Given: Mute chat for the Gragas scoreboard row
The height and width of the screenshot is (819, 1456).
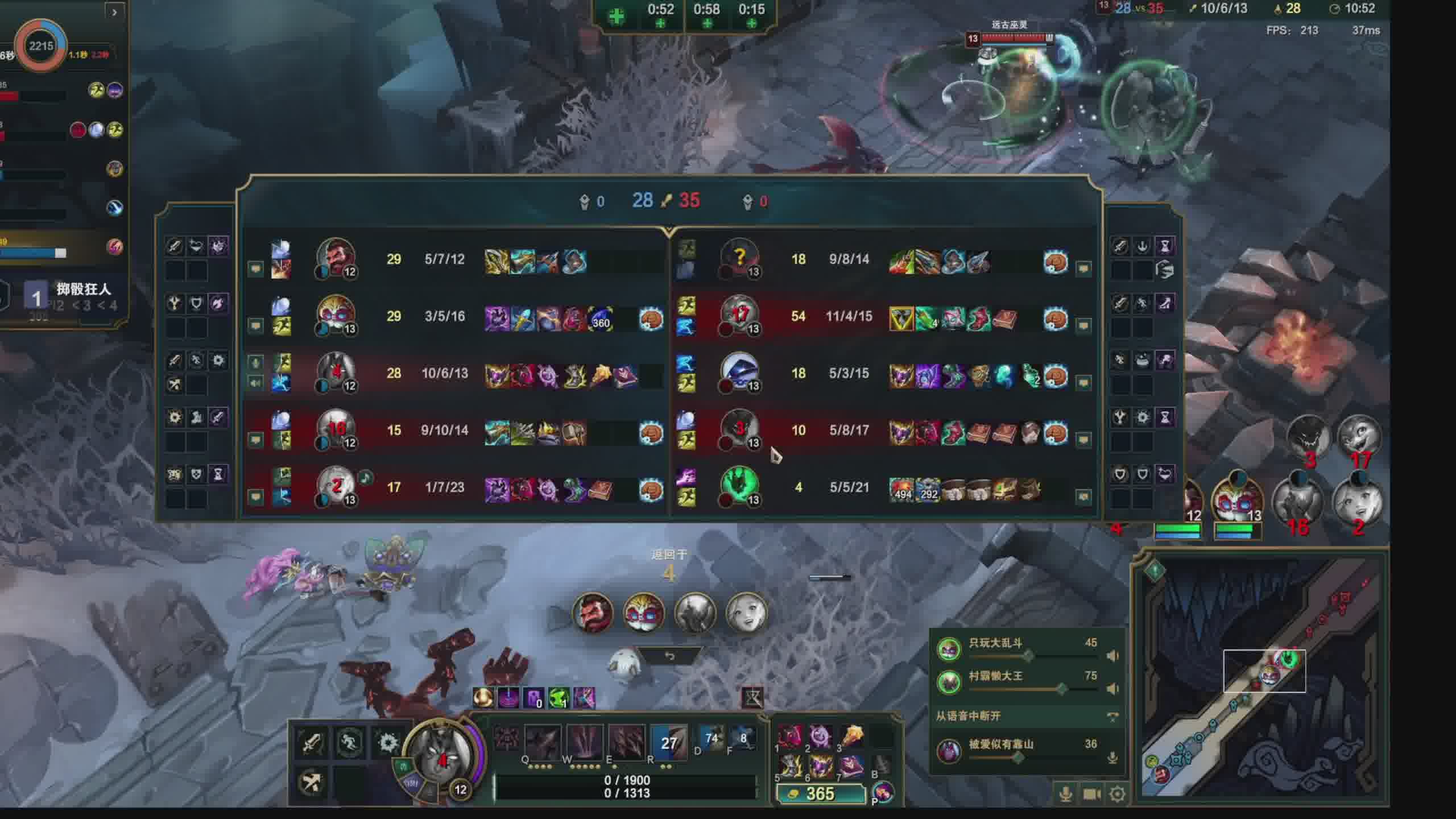Looking at the screenshot, I should [x=255, y=268].
